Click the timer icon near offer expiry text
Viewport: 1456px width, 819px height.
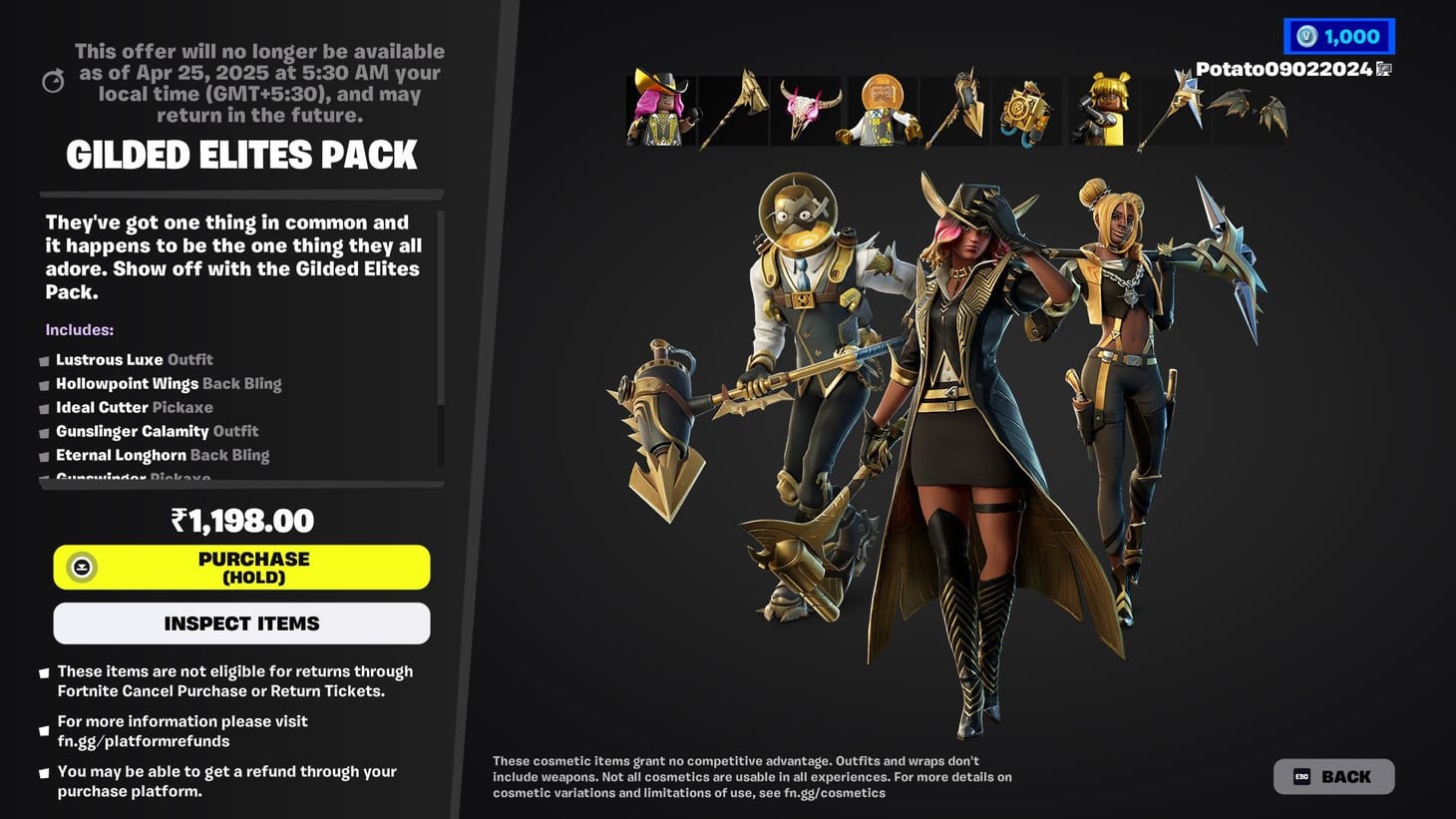click(54, 80)
